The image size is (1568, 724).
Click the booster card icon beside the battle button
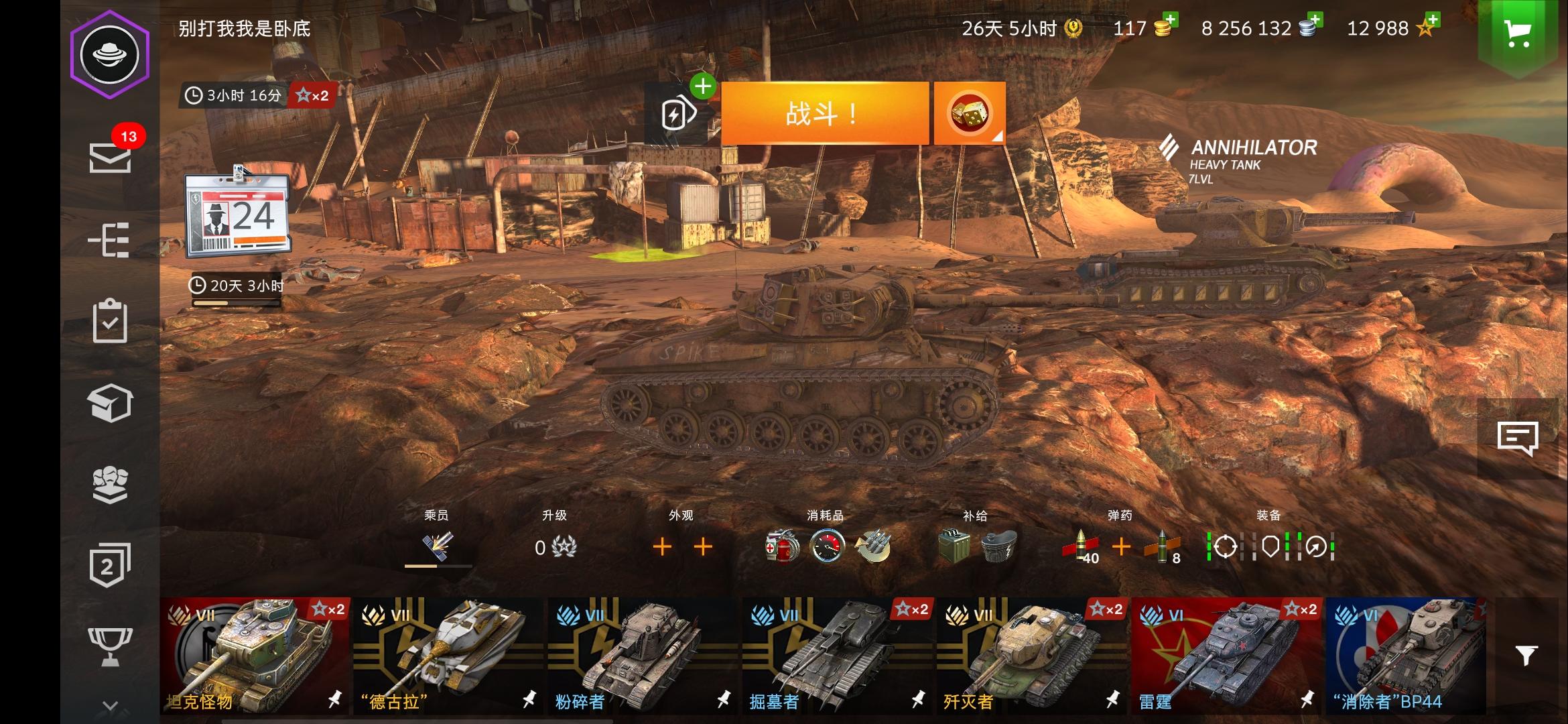tap(678, 113)
